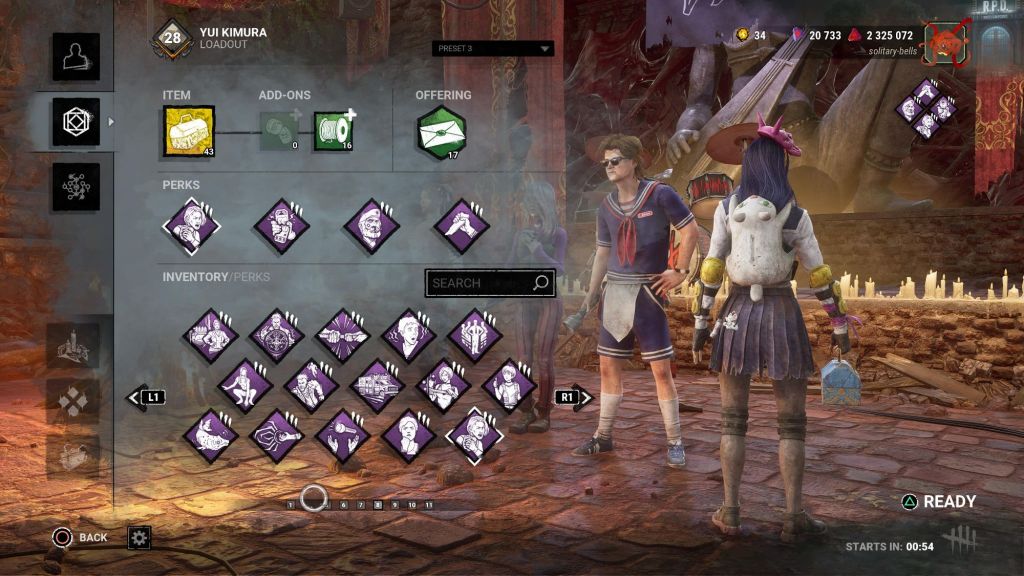The image size is (1024, 576).
Task: Select the equipped flashlight fist perk
Action: (281, 226)
